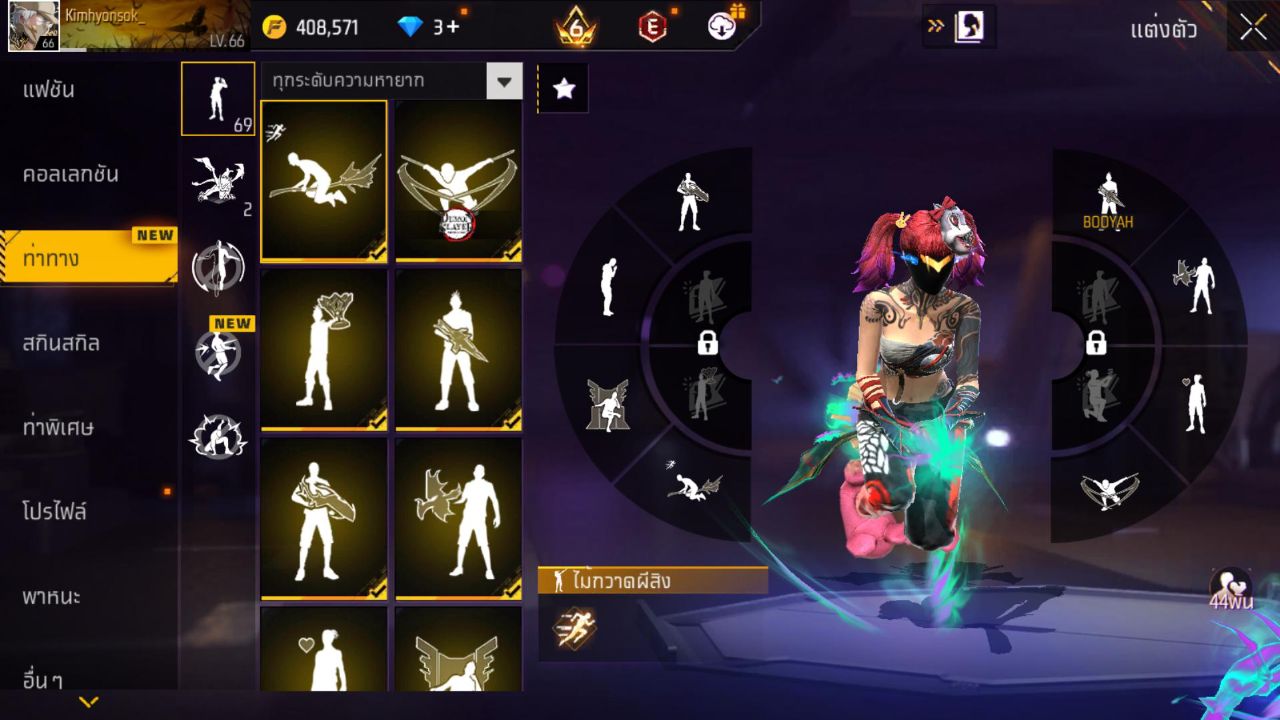Select the คอลเลกชัน collection menu

72,174
